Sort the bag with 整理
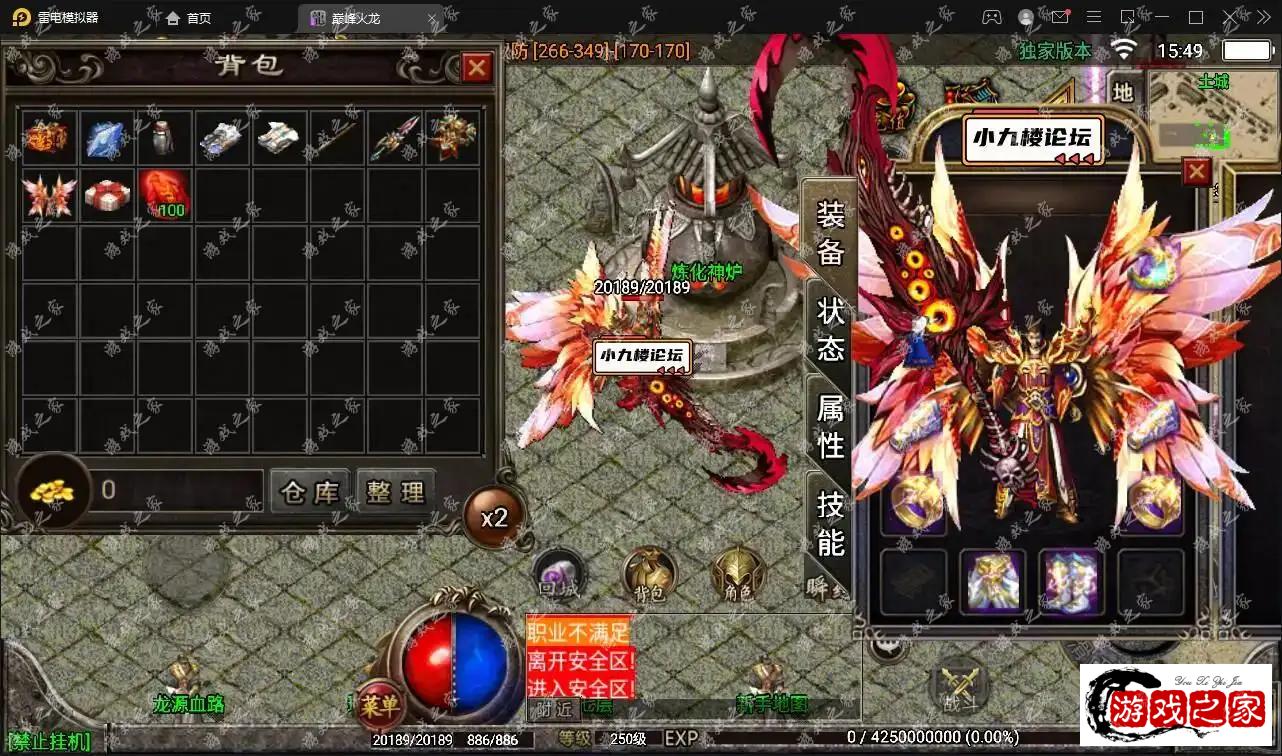 coord(396,492)
